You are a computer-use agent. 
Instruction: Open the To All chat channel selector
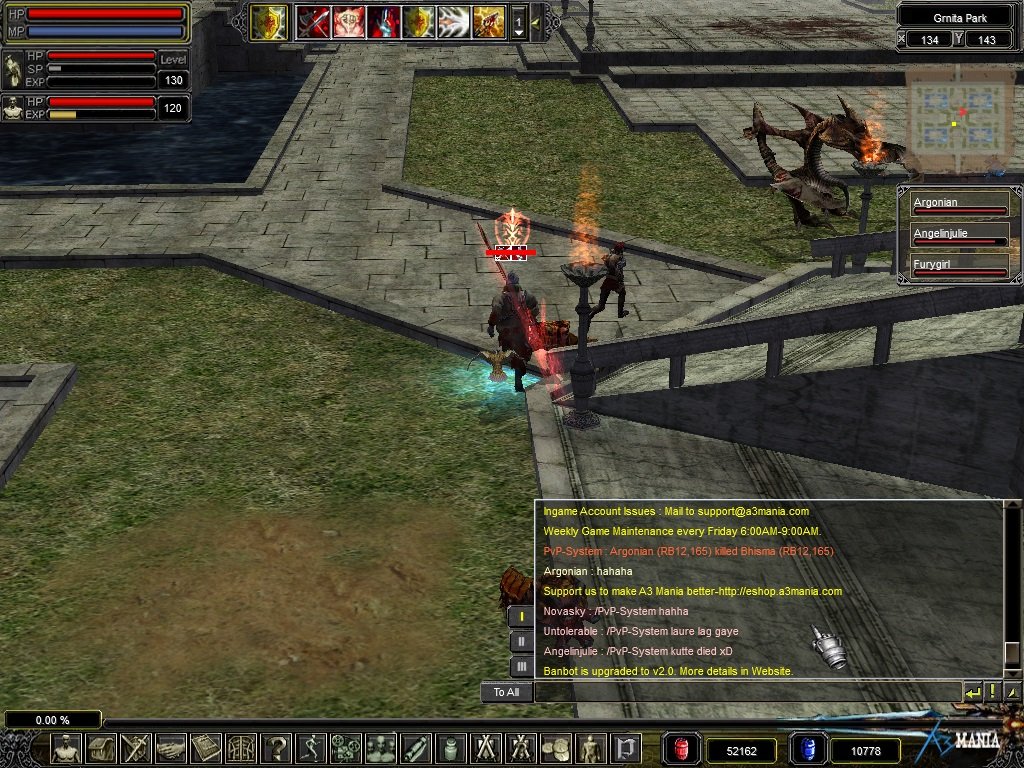507,692
